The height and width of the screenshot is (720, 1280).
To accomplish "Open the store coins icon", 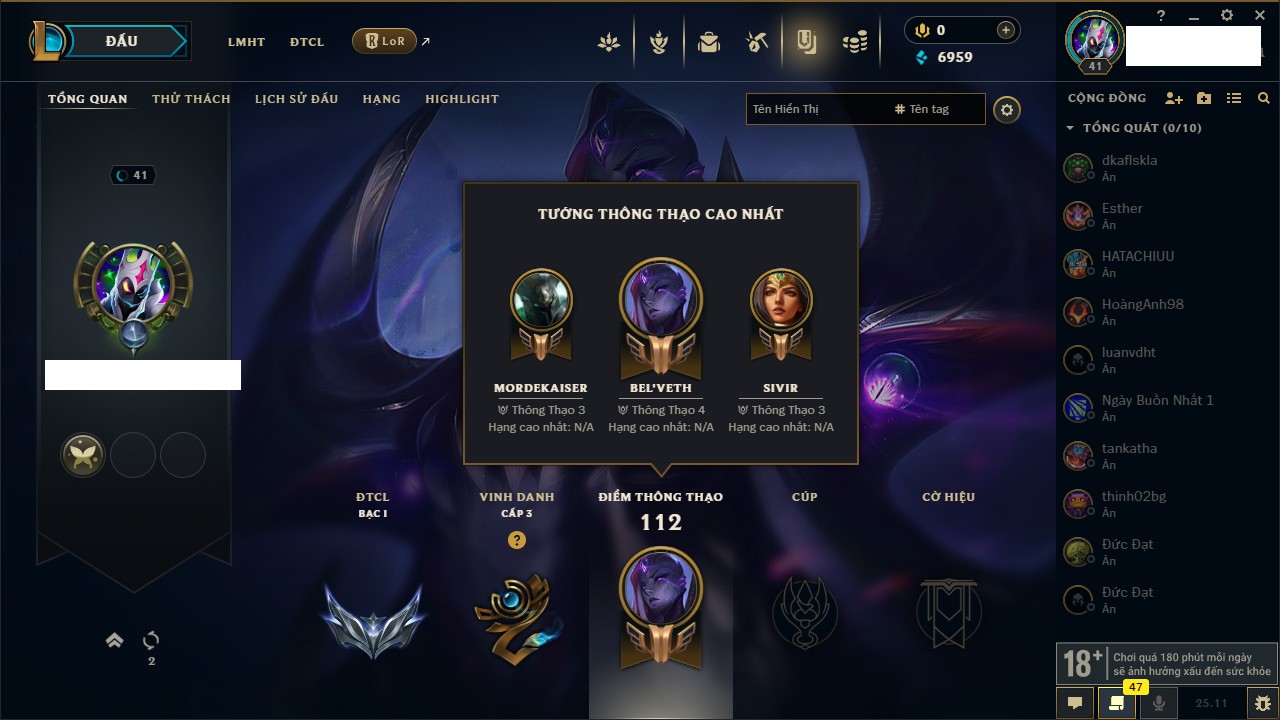I will coord(854,42).
